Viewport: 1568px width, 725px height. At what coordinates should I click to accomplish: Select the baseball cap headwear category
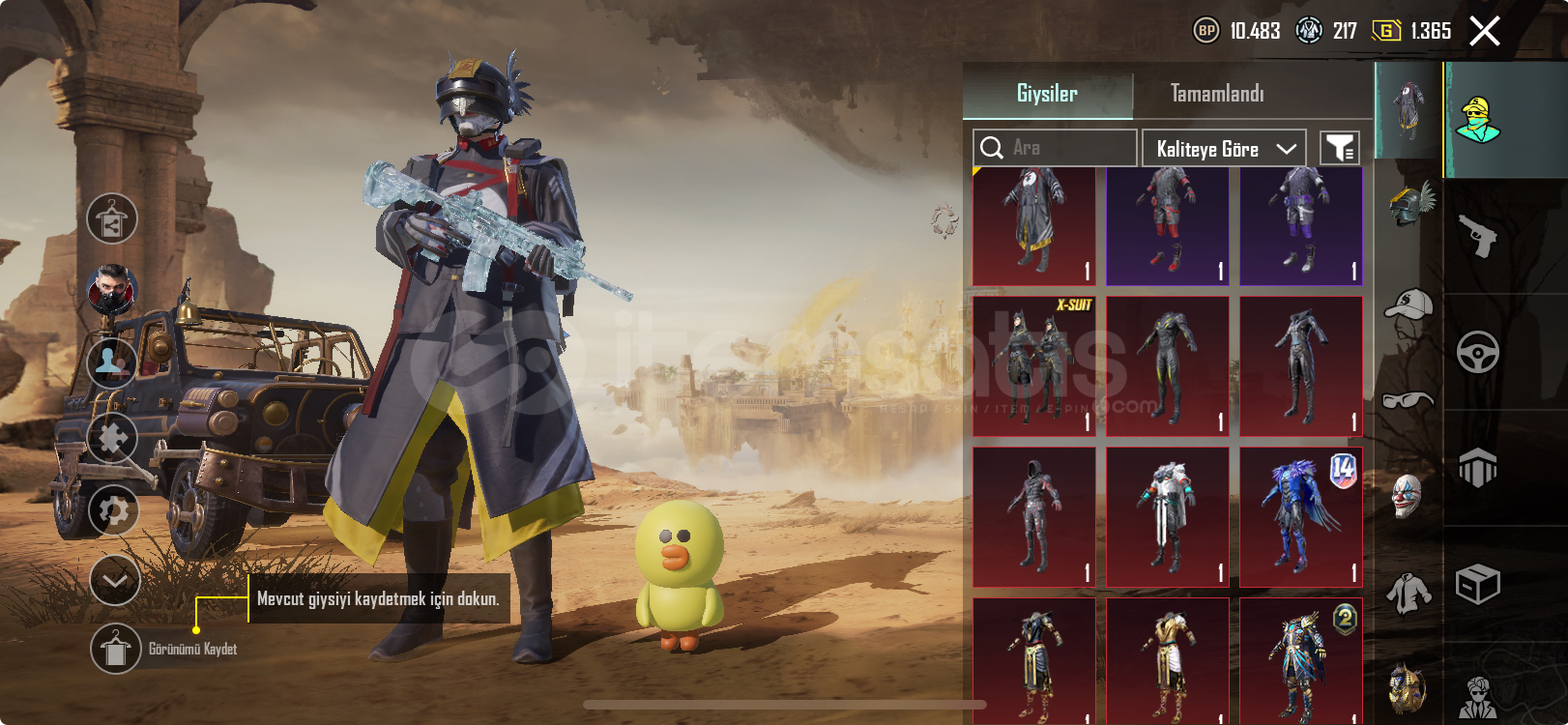pyautogui.click(x=1408, y=306)
